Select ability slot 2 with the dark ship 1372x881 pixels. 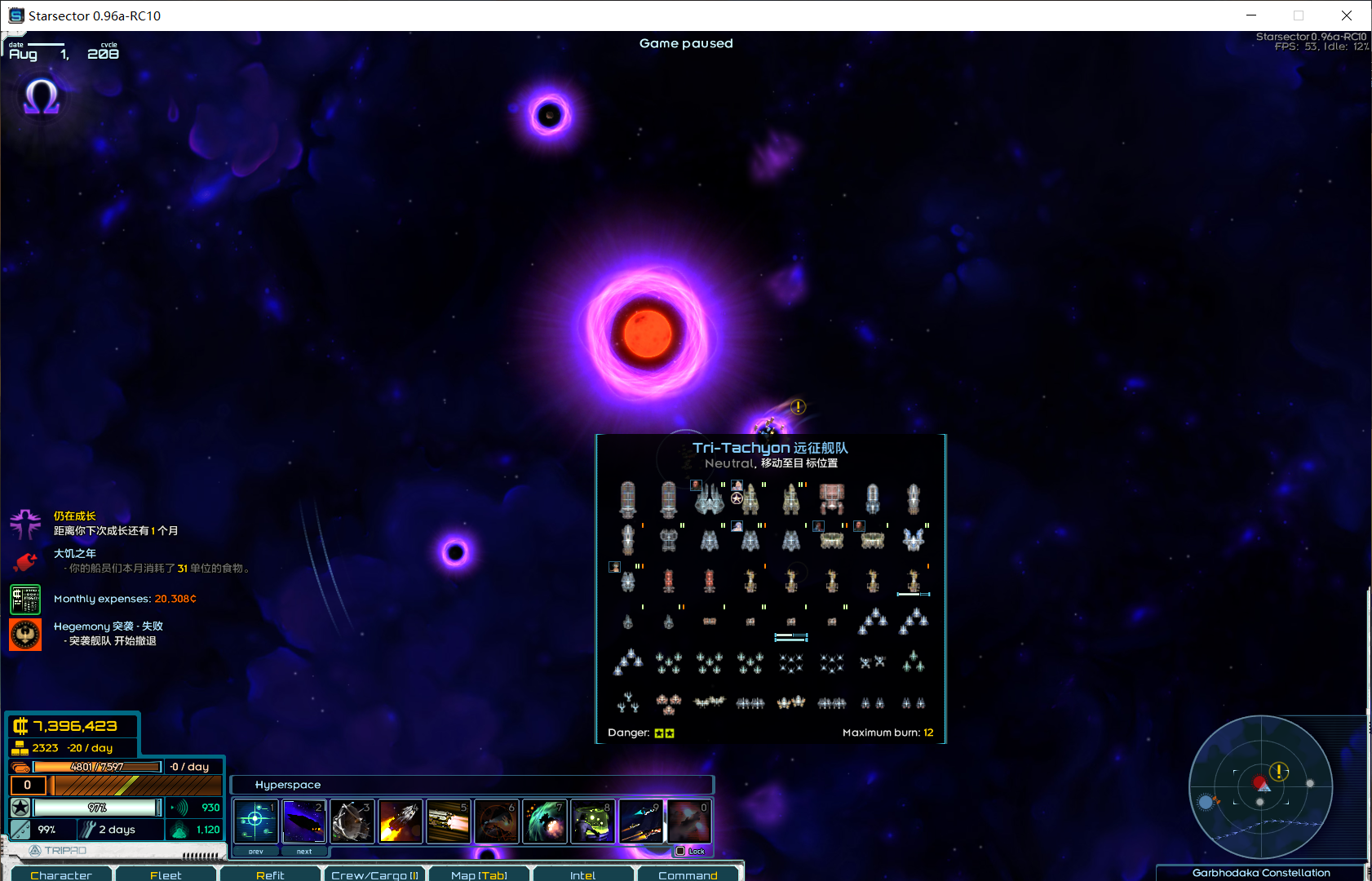click(303, 821)
